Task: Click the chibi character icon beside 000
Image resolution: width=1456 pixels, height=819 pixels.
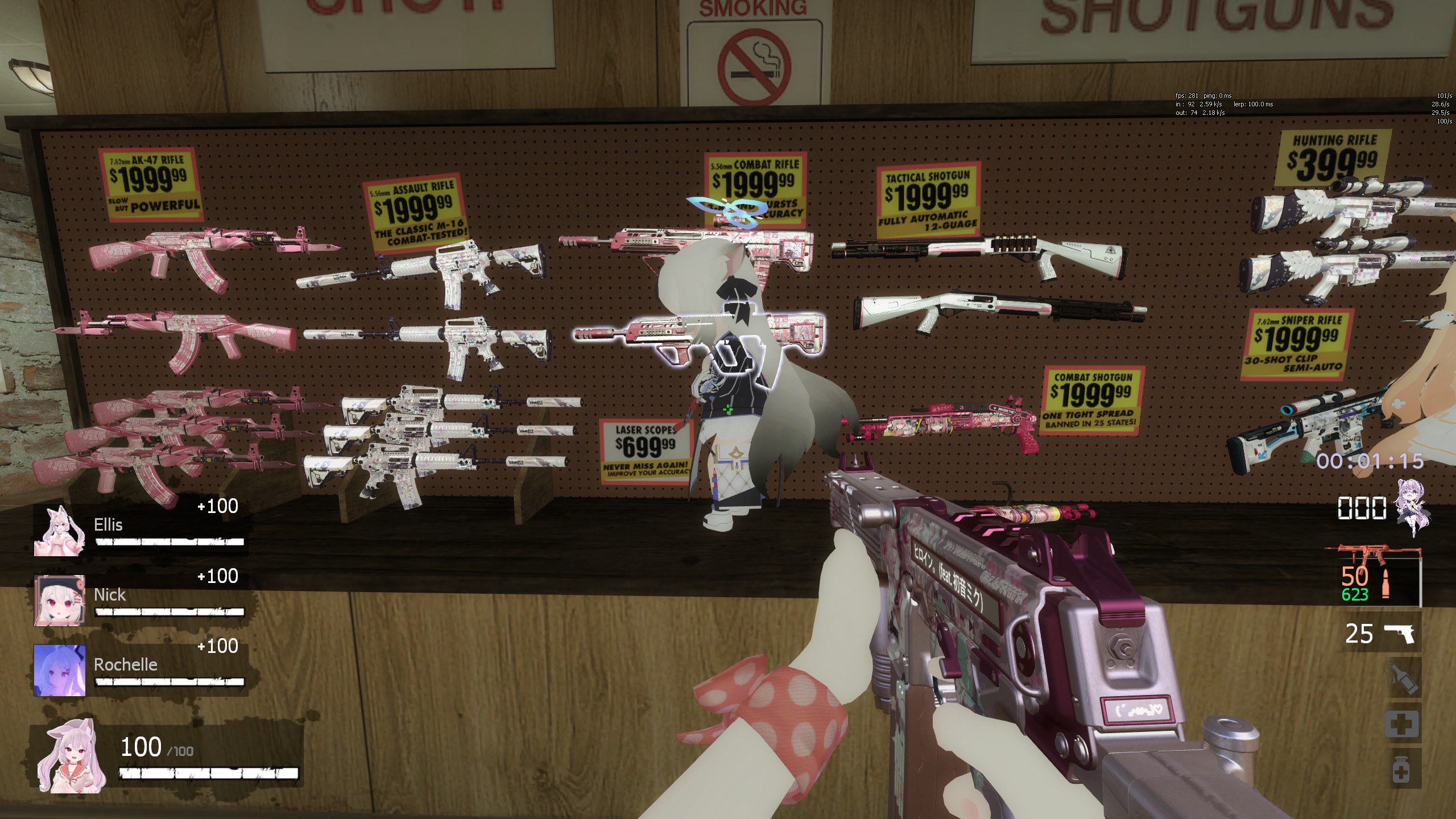Action: click(1414, 507)
